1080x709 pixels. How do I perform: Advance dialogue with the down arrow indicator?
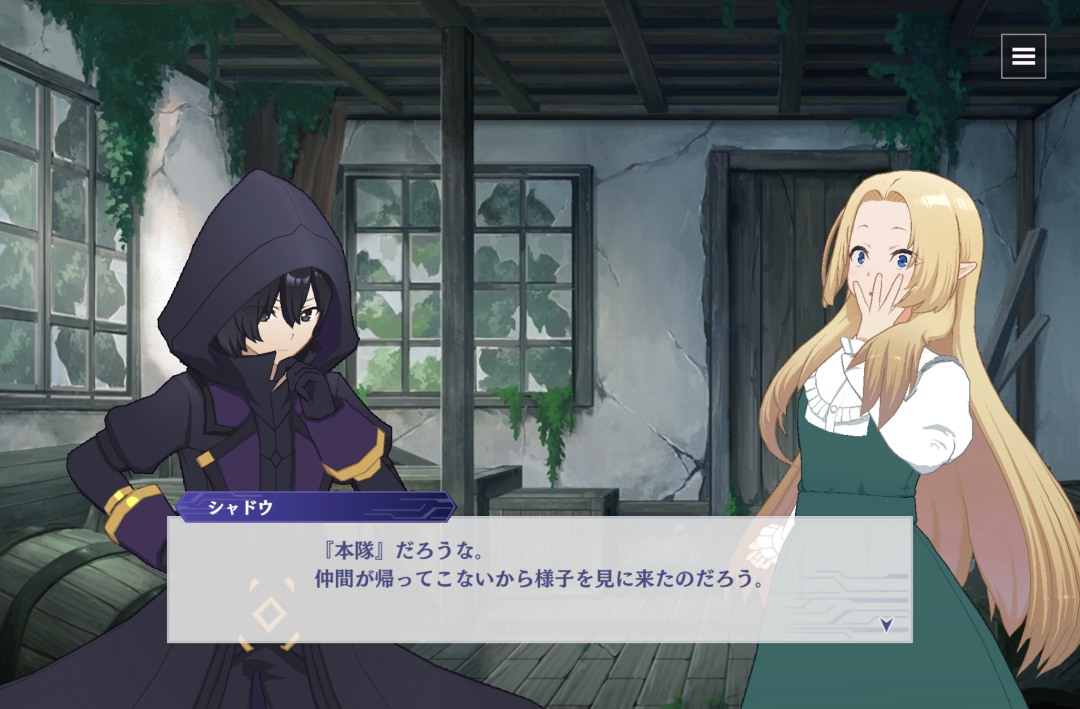[886, 624]
